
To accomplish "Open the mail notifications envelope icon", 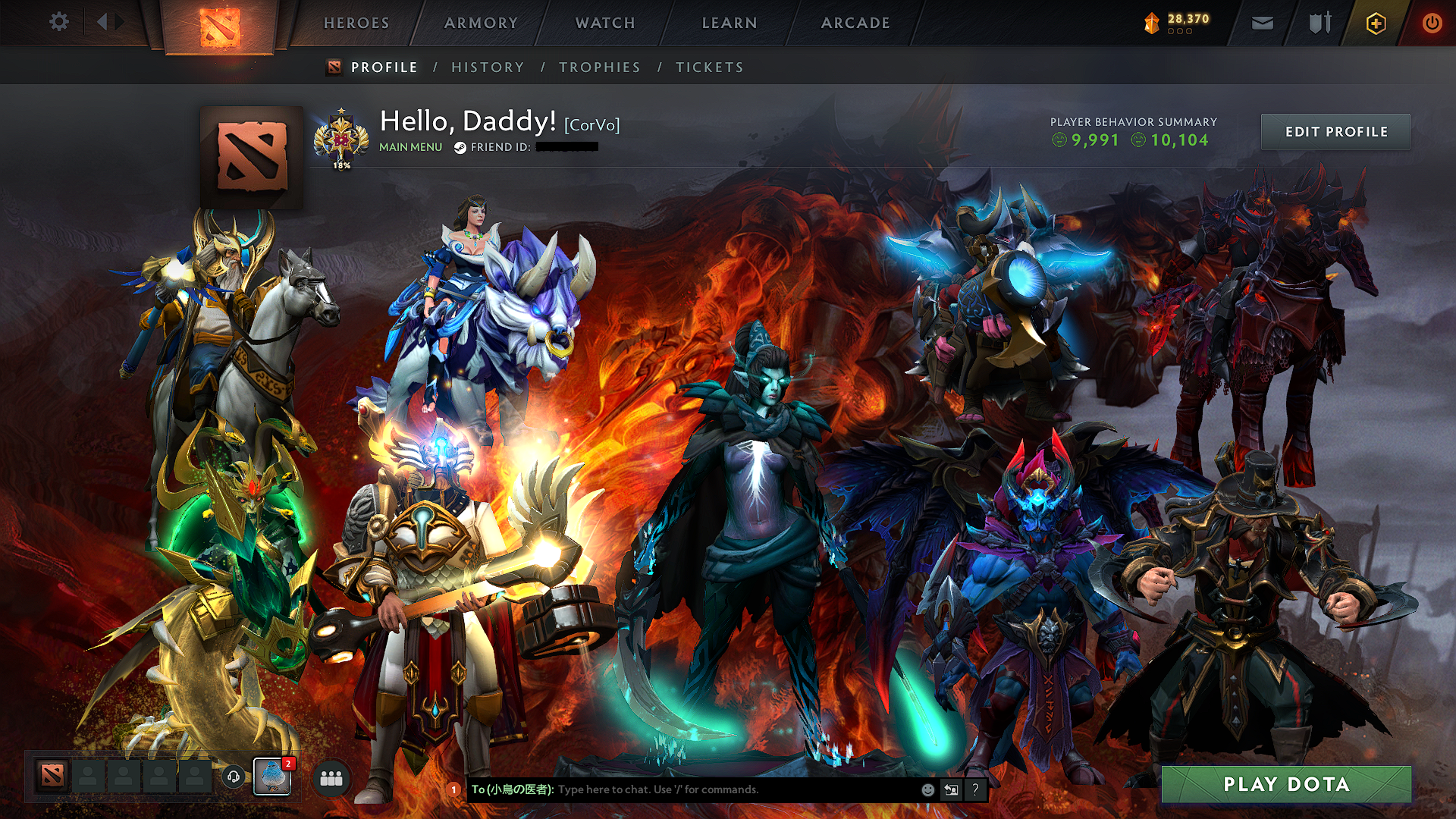I will (1262, 22).
